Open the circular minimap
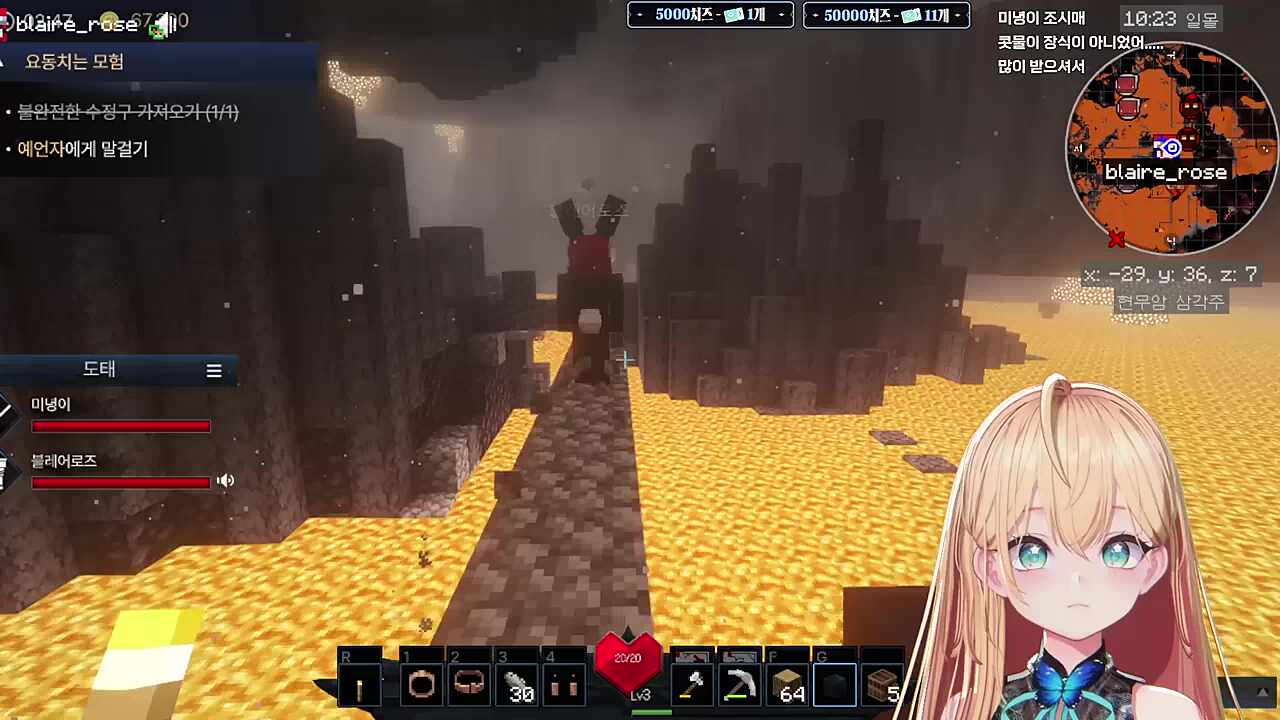Viewport: 1280px width, 720px height. [x=1168, y=148]
